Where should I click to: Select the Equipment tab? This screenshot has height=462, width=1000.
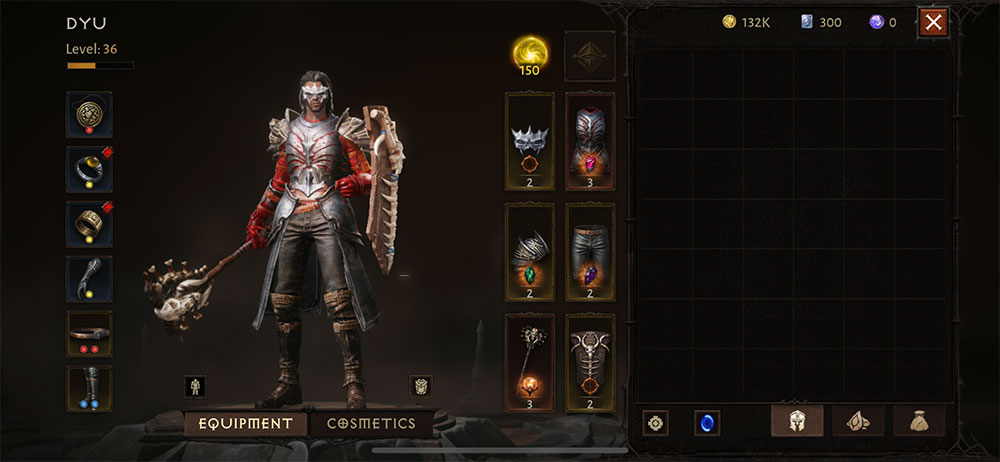pyautogui.click(x=245, y=423)
